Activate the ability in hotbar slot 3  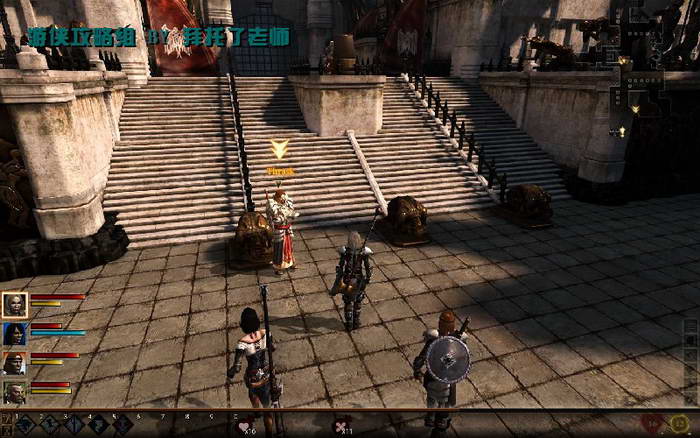click(73, 424)
